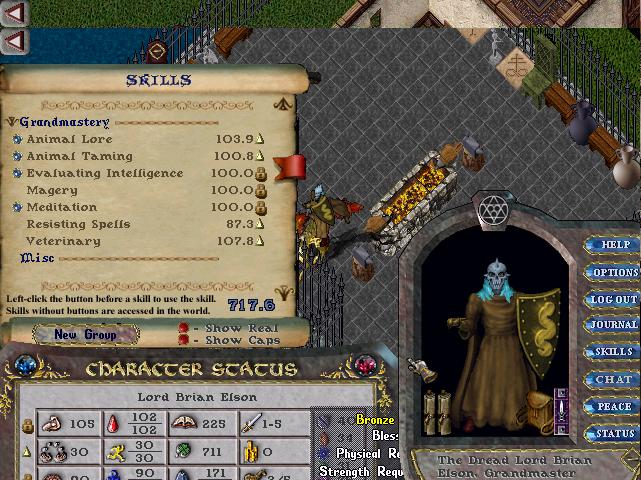
Task: Open the backpack on the paperdoll
Action: (x=538, y=407)
